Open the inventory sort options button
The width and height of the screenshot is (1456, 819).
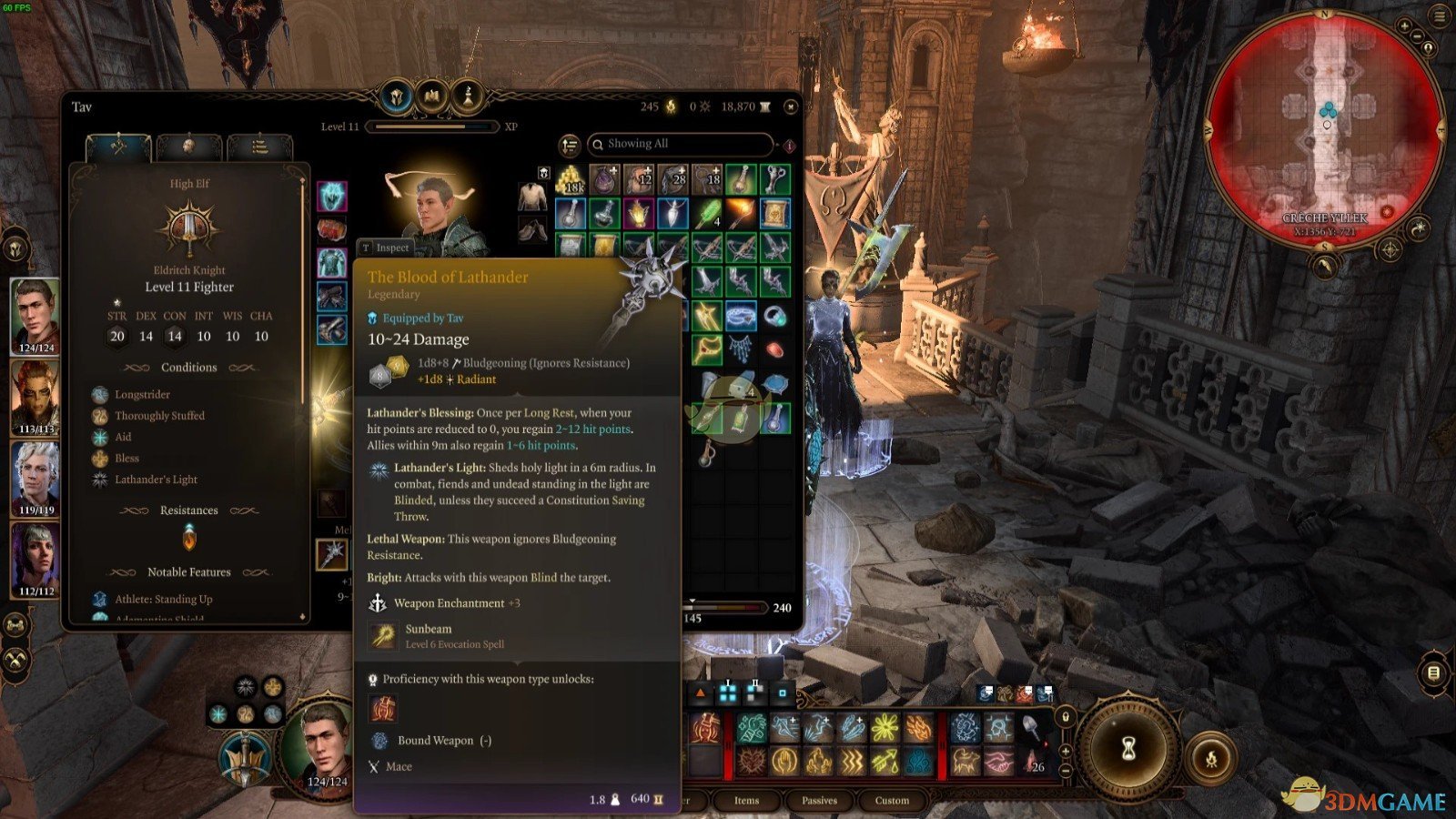(x=570, y=145)
